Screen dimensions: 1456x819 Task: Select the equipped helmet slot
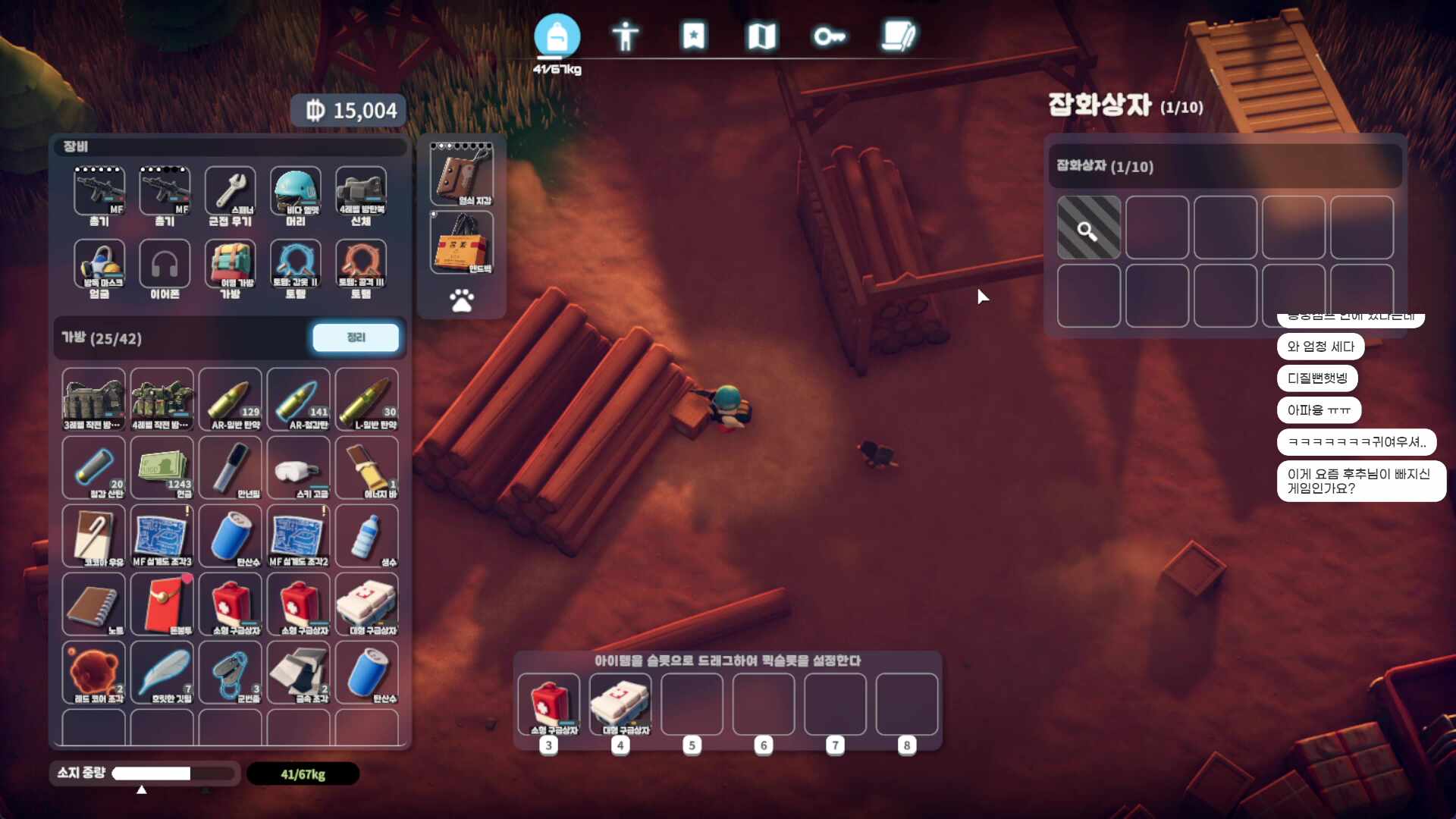click(x=296, y=193)
